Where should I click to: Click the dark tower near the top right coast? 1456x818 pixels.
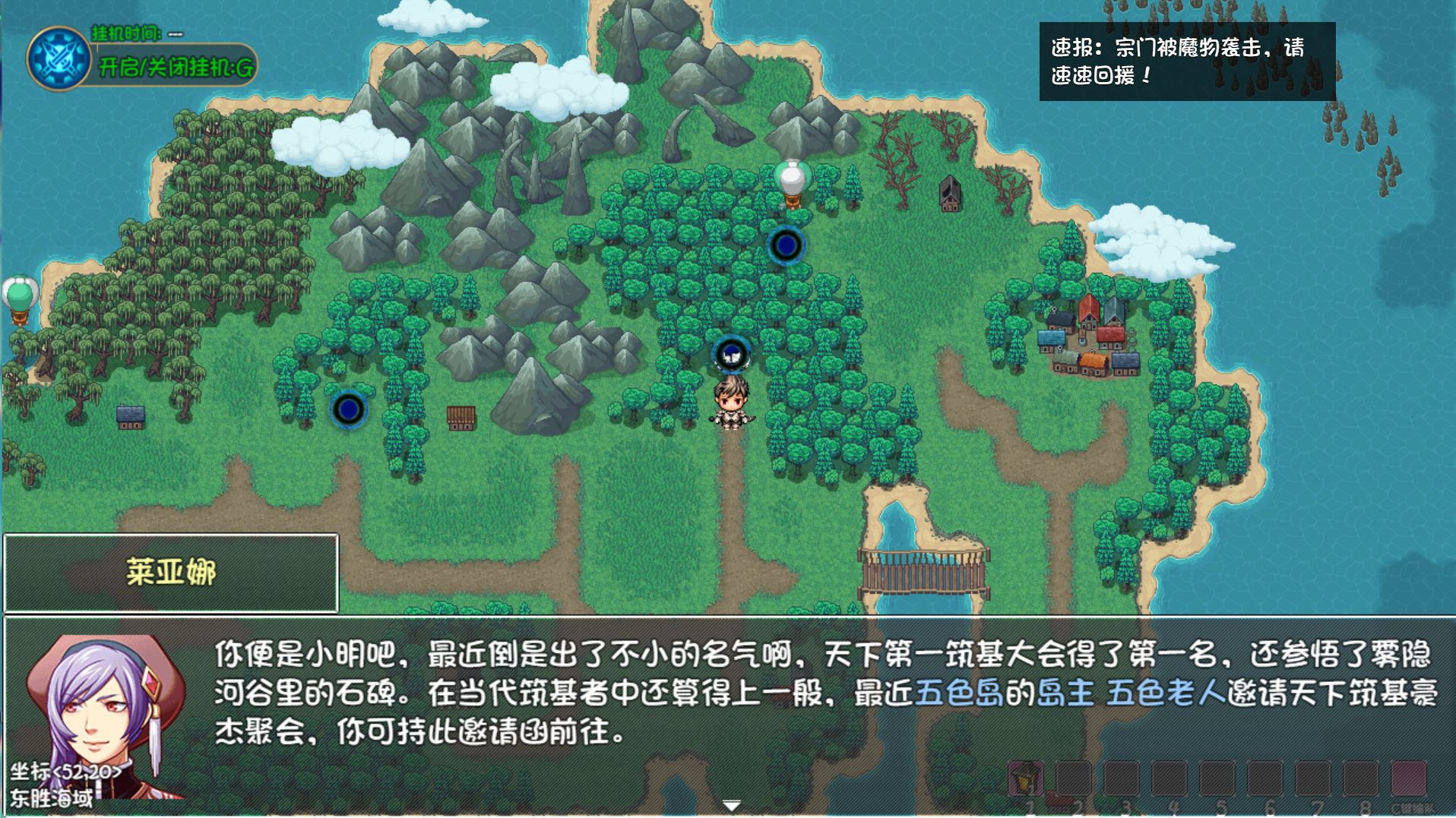pyautogui.click(x=950, y=194)
